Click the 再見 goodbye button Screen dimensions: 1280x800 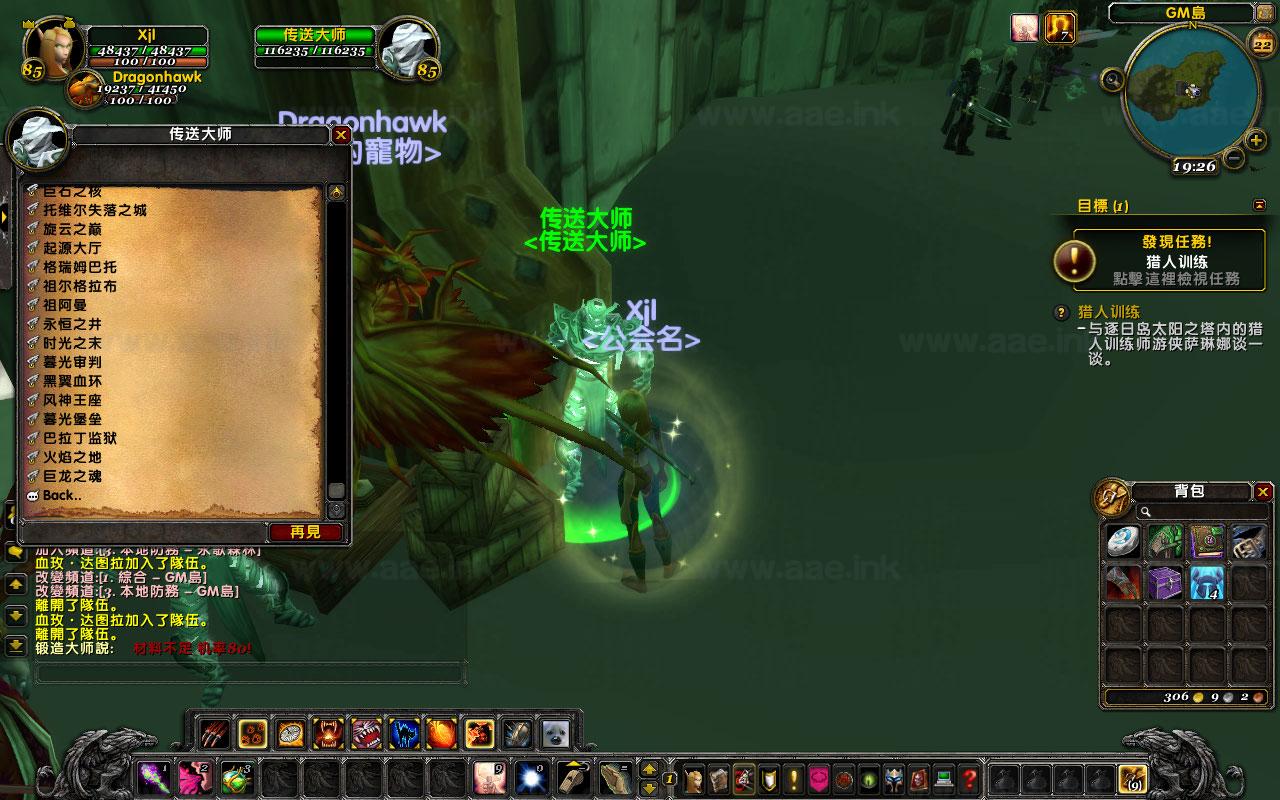pyautogui.click(x=305, y=532)
